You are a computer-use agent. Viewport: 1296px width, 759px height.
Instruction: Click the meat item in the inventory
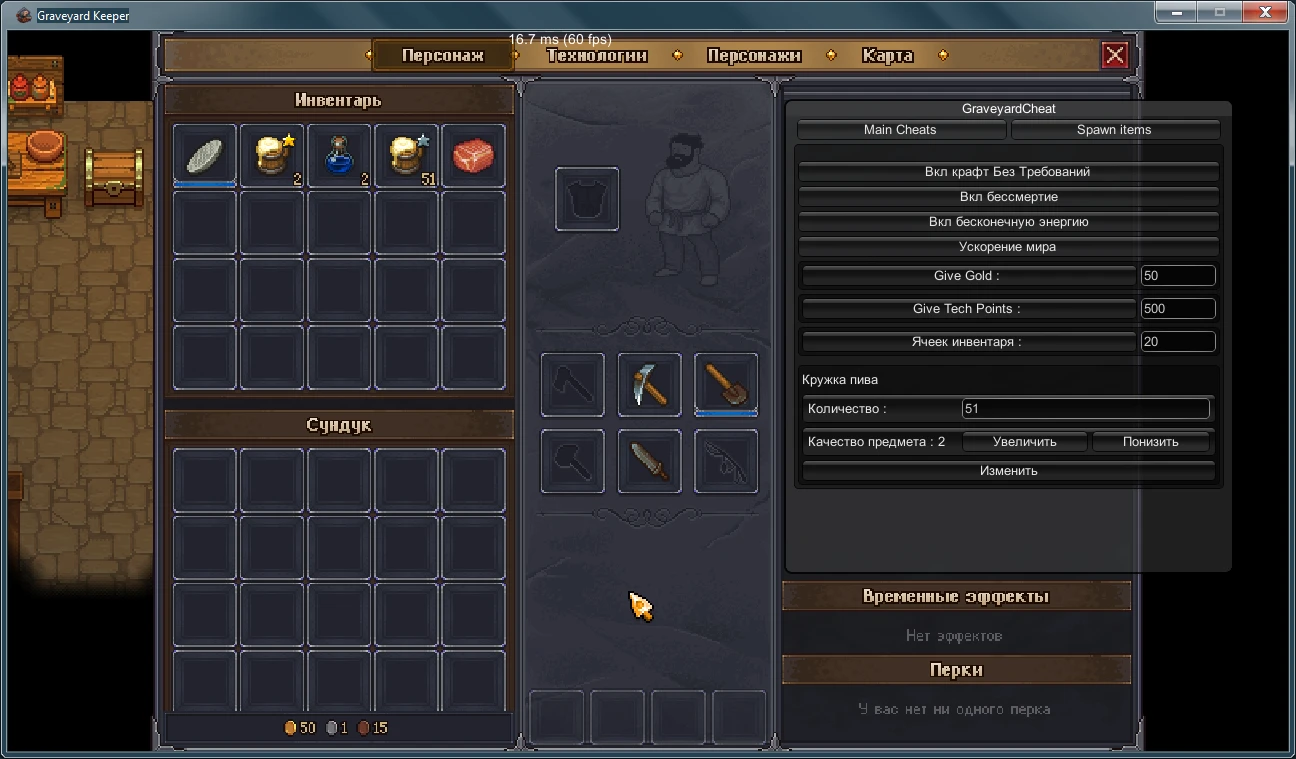pyautogui.click(x=474, y=154)
